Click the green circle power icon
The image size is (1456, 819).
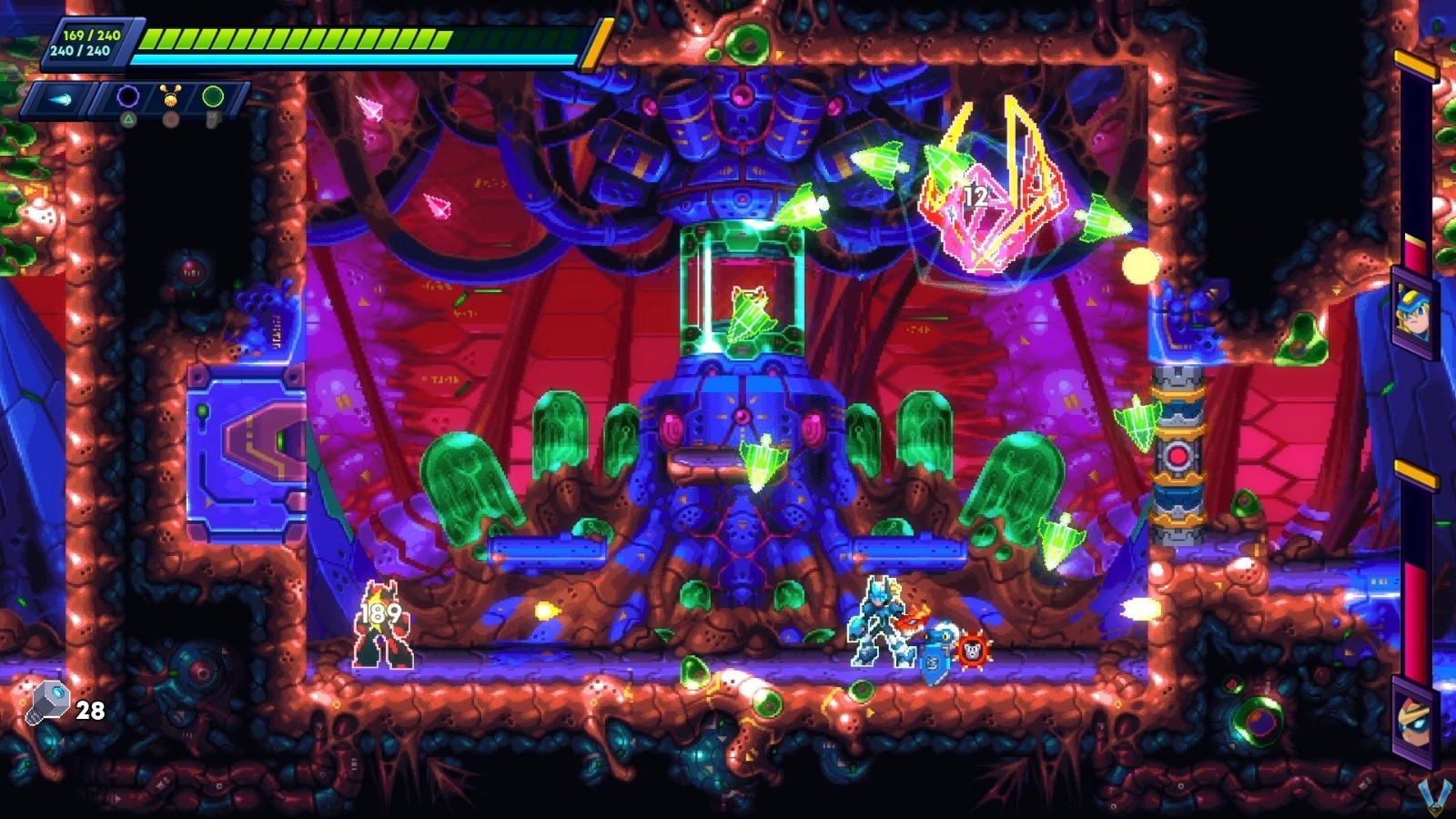[213, 96]
